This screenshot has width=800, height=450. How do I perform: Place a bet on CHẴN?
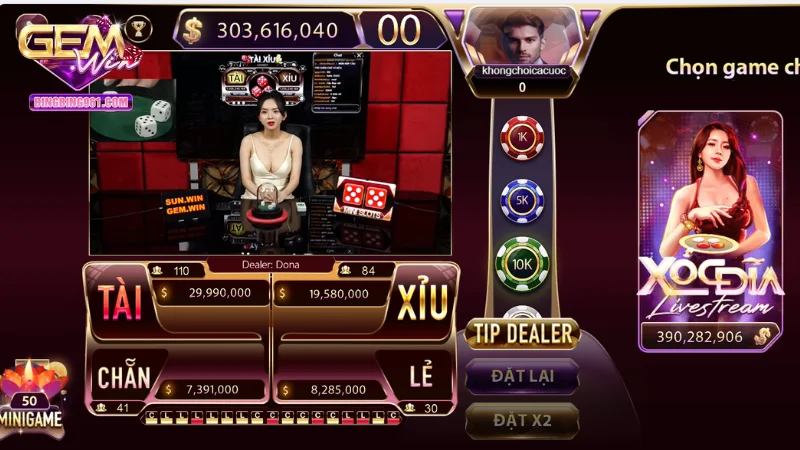tap(124, 377)
